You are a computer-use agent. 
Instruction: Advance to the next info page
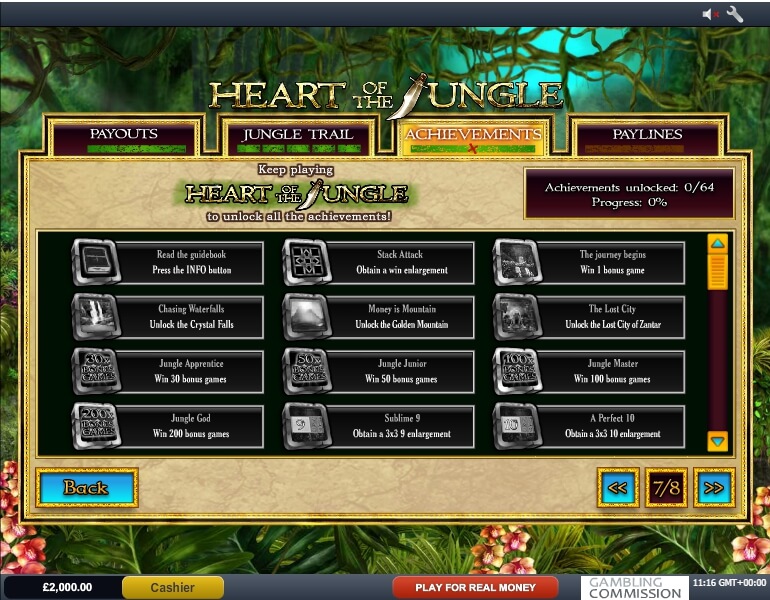[713, 488]
